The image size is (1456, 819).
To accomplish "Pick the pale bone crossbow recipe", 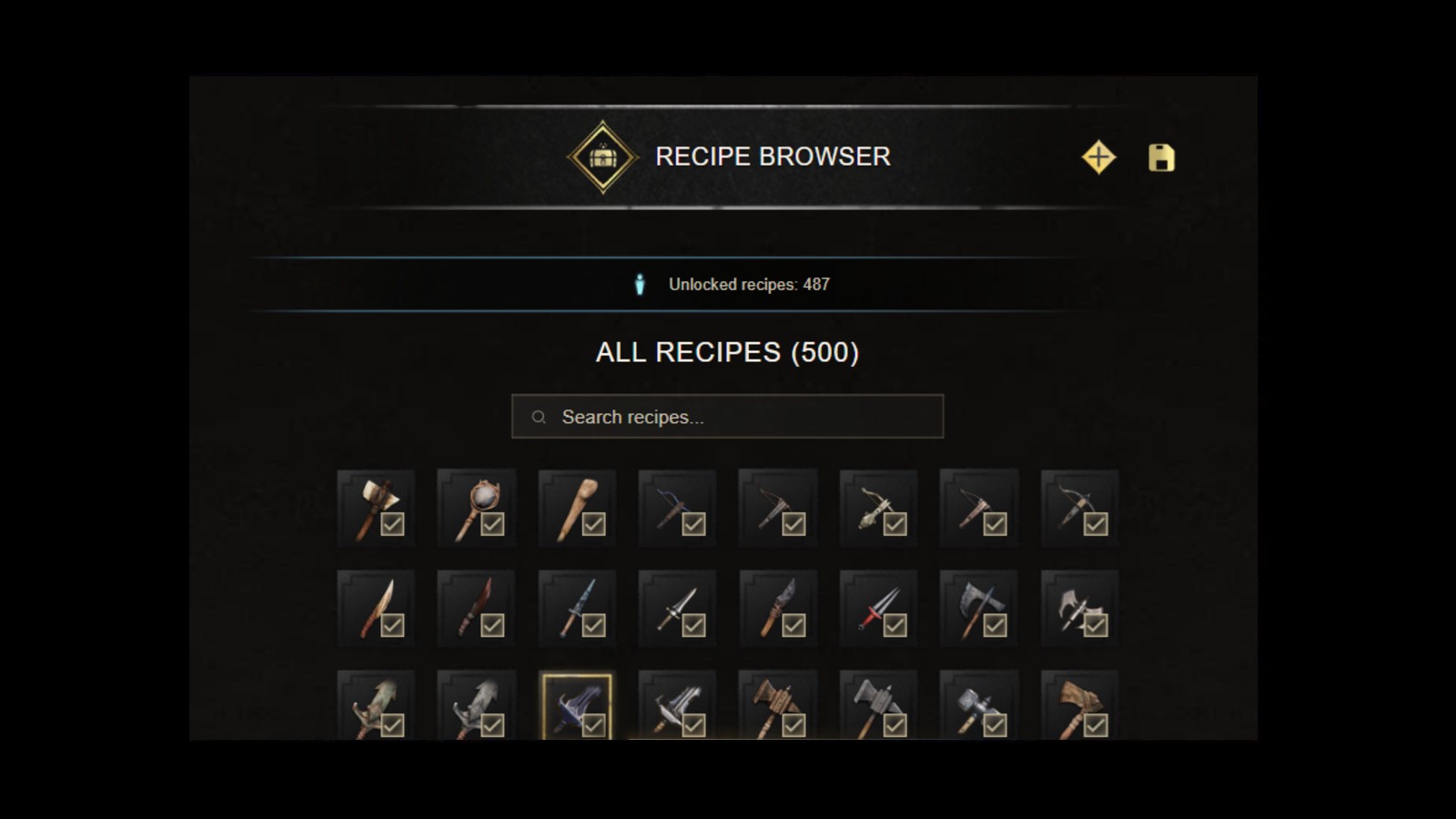I will [878, 508].
